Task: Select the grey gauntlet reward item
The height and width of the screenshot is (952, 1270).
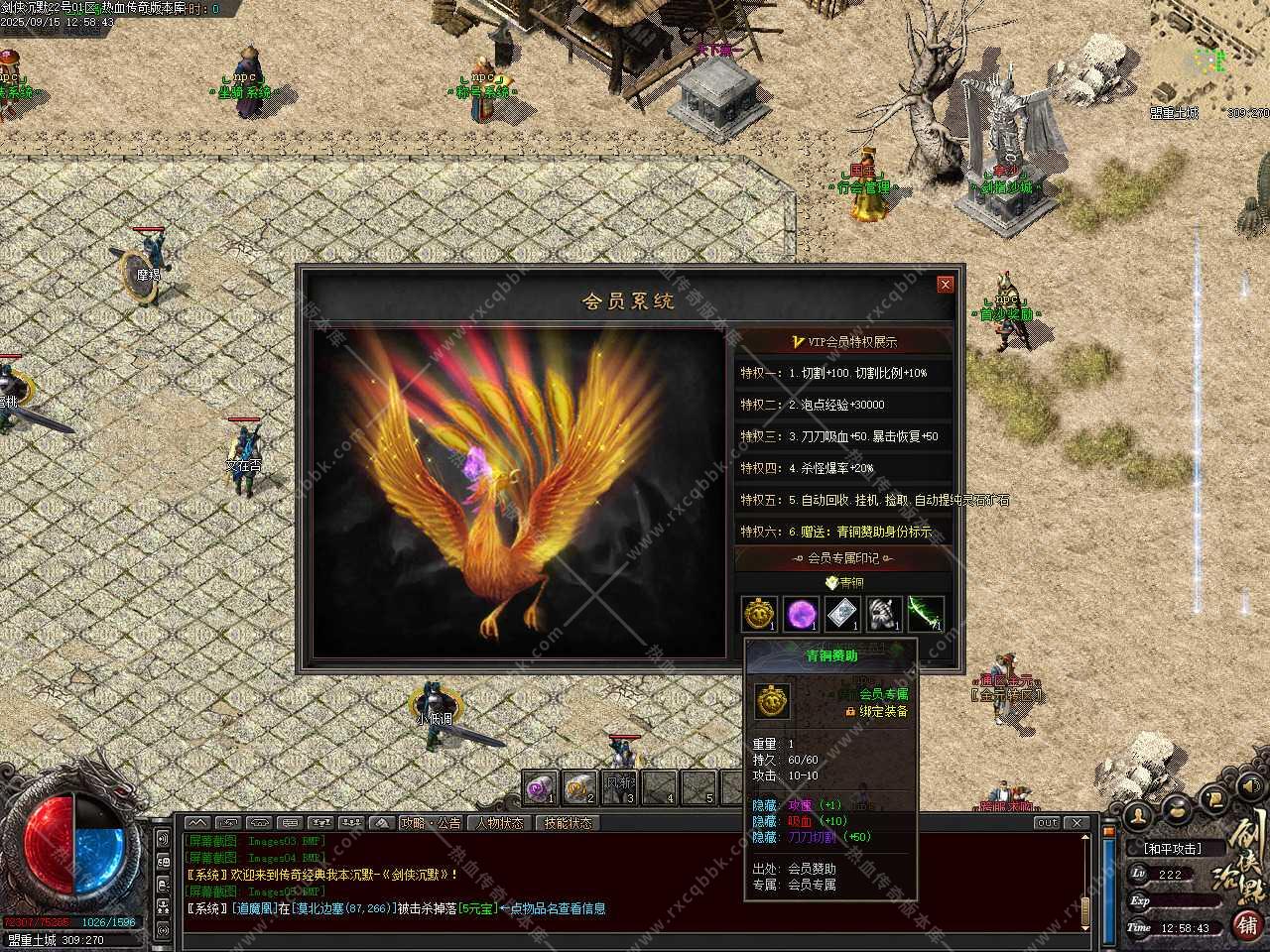Action: click(x=883, y=615)
